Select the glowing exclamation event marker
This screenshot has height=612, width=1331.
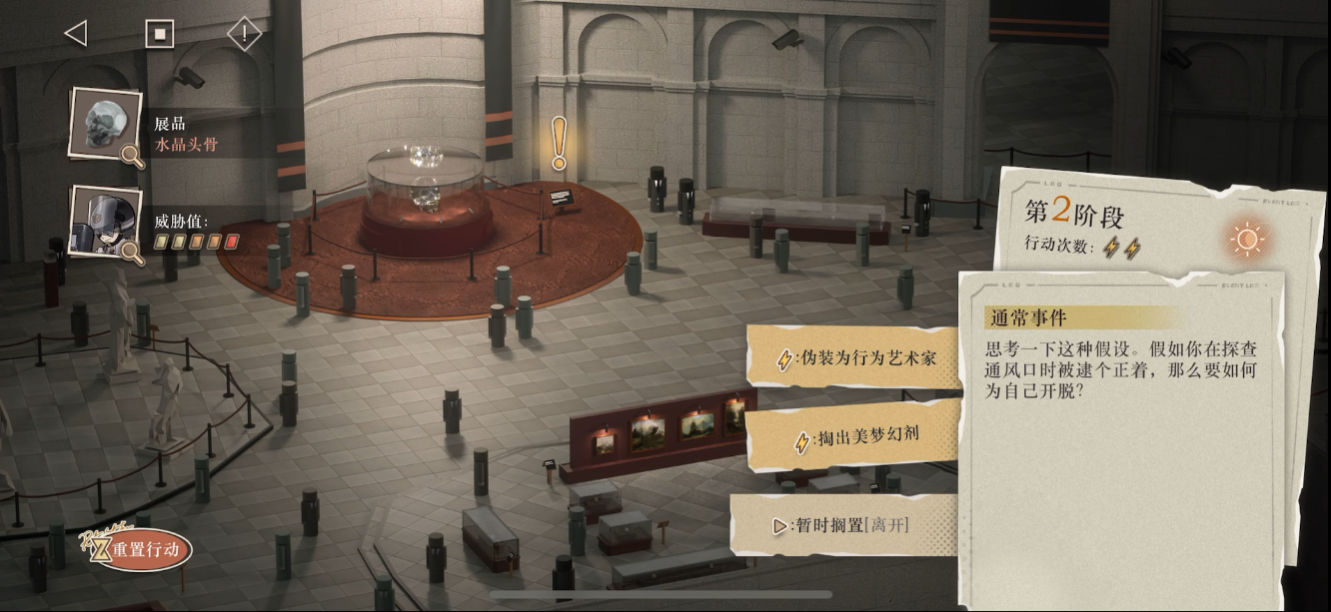click(x=559, y=143)
